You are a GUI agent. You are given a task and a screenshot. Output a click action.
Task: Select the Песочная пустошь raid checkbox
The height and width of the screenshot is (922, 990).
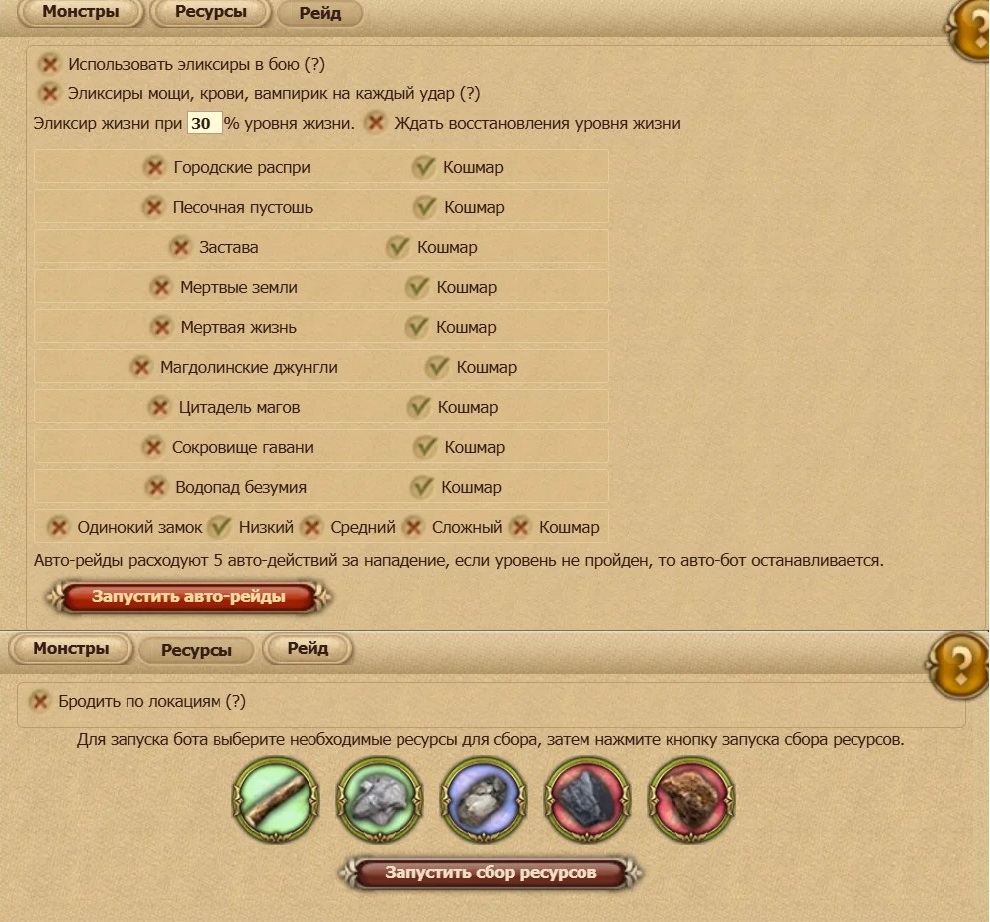point(153,207)
